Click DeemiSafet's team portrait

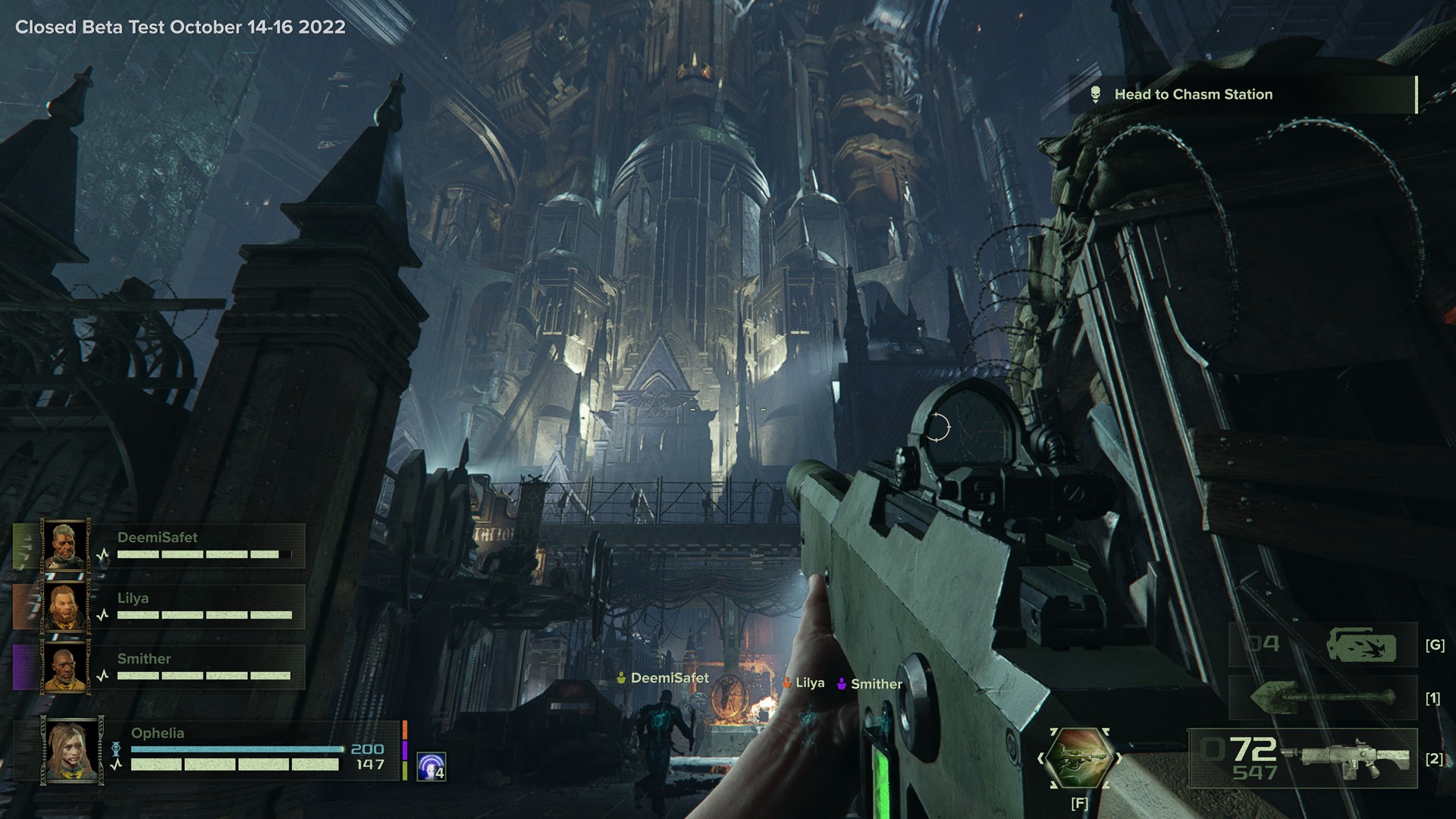(66, 544)
